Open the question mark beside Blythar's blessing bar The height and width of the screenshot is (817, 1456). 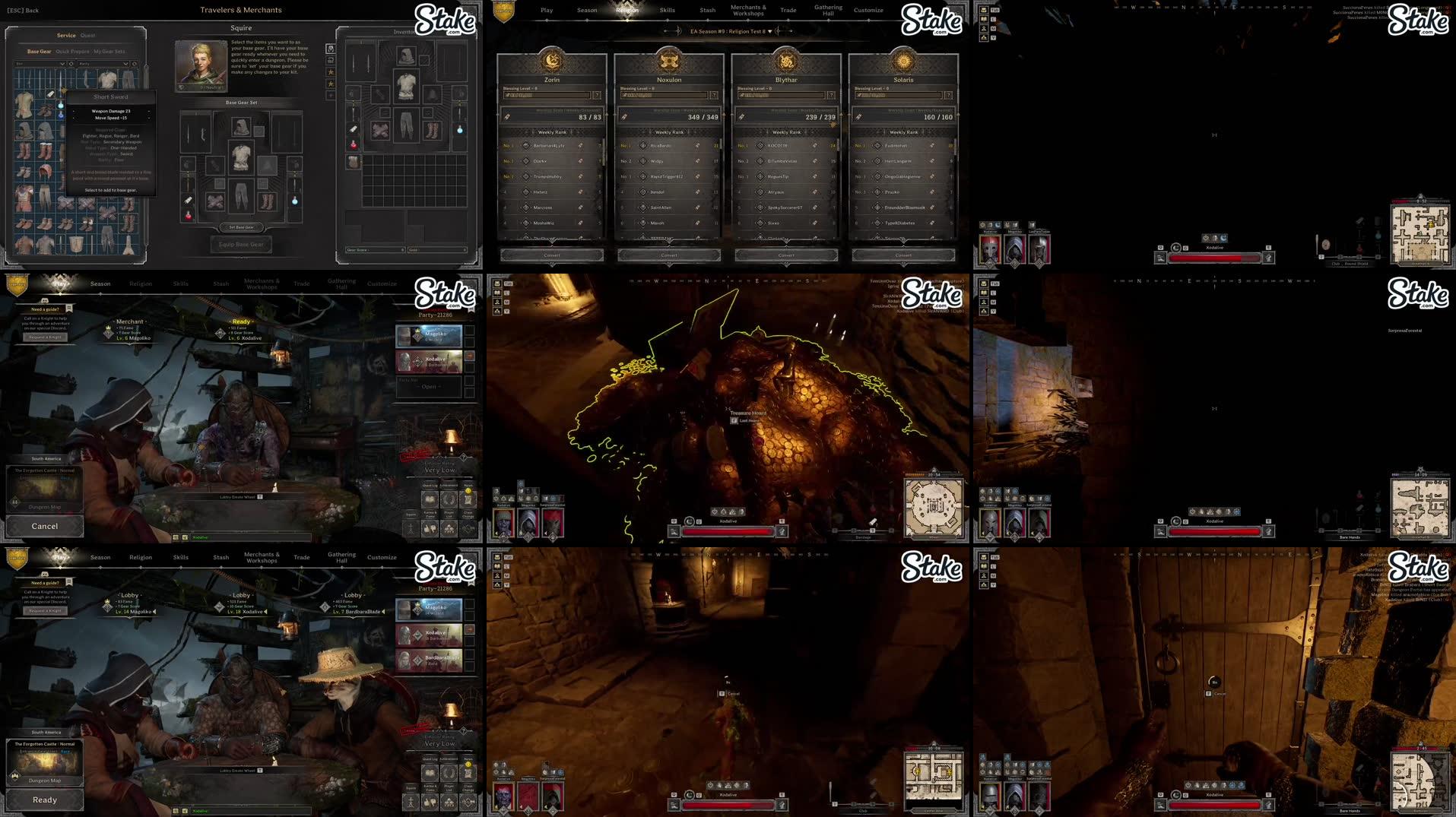[831, 95]
